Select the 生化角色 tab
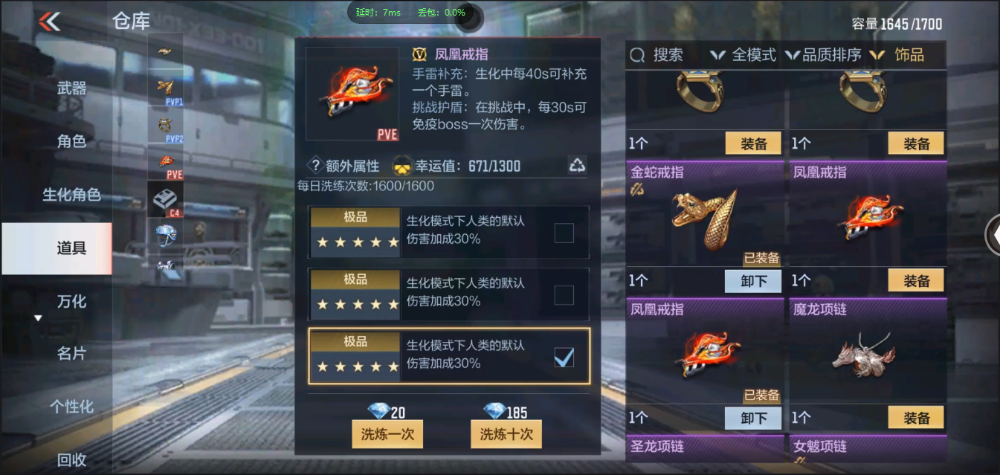This screenshot has width=1000, height=475. pyautogui.click(x=71, y=194)
